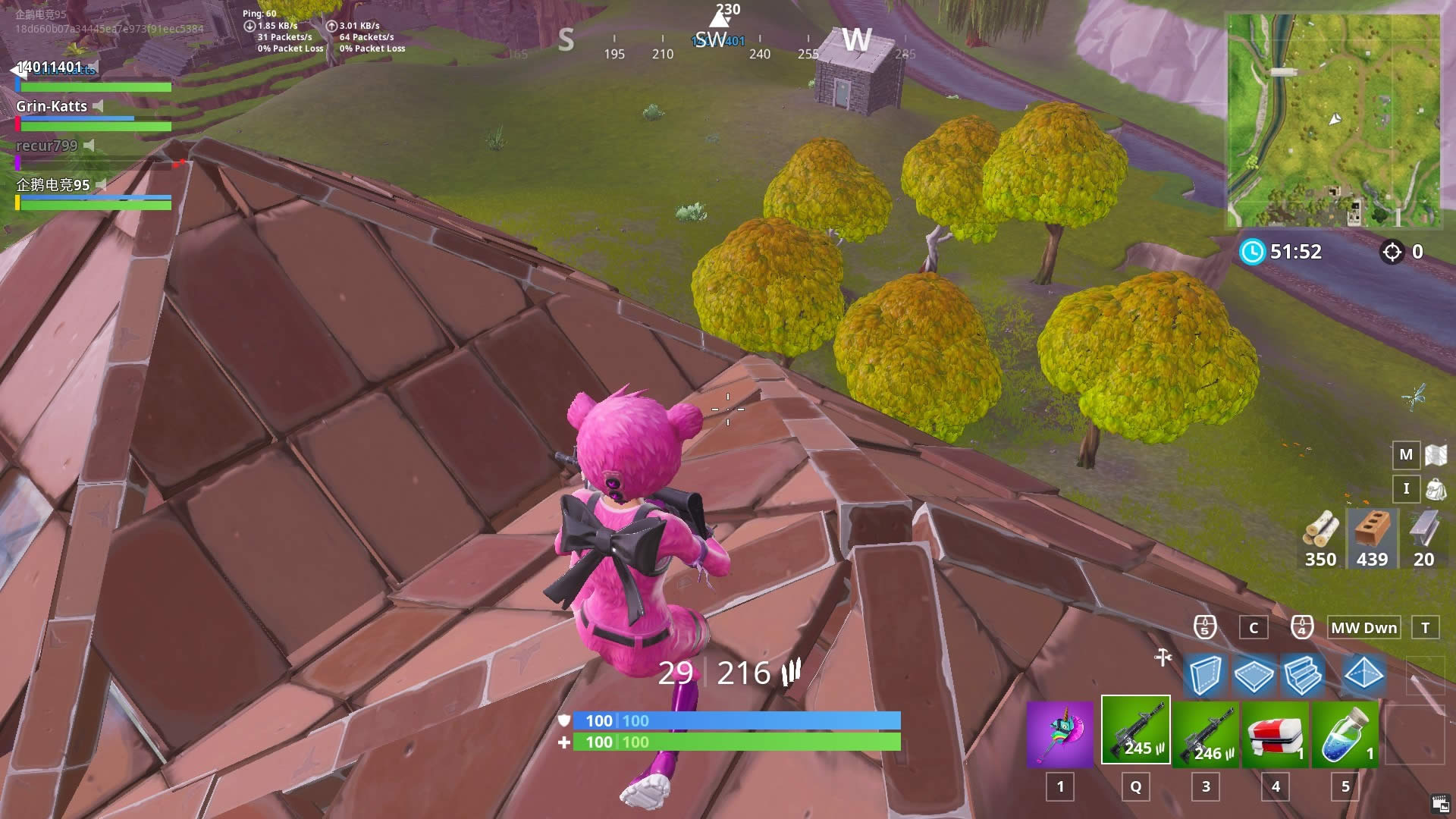Click teammate recur799 in the squad list
Image resolution: width=1456 pixels, height=819 pixels.
[x=47, y=146]
